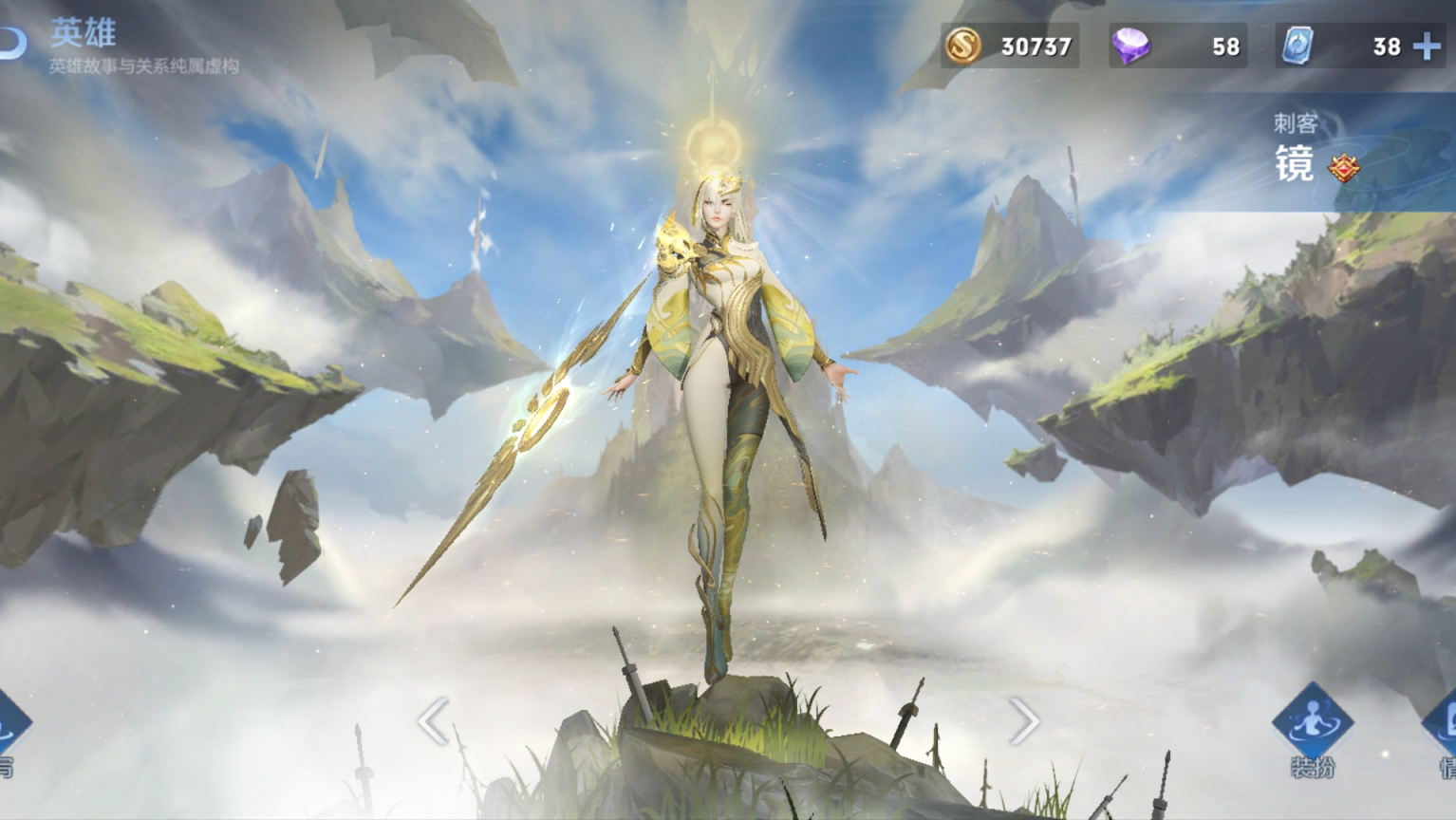
Task: Tap the gold coin currency icon
Action: pos(961,46)
